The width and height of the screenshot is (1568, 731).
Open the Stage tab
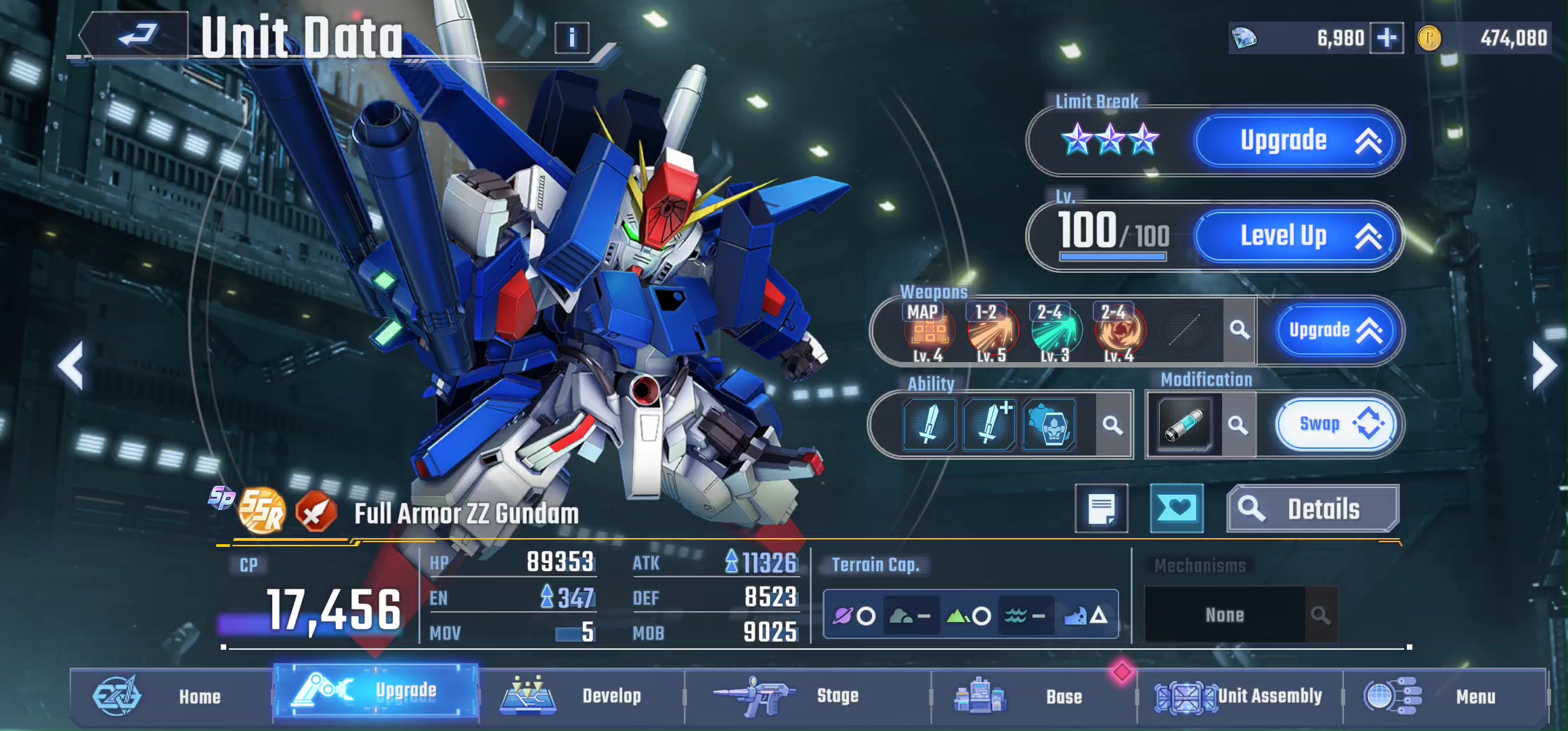[806, 696]
